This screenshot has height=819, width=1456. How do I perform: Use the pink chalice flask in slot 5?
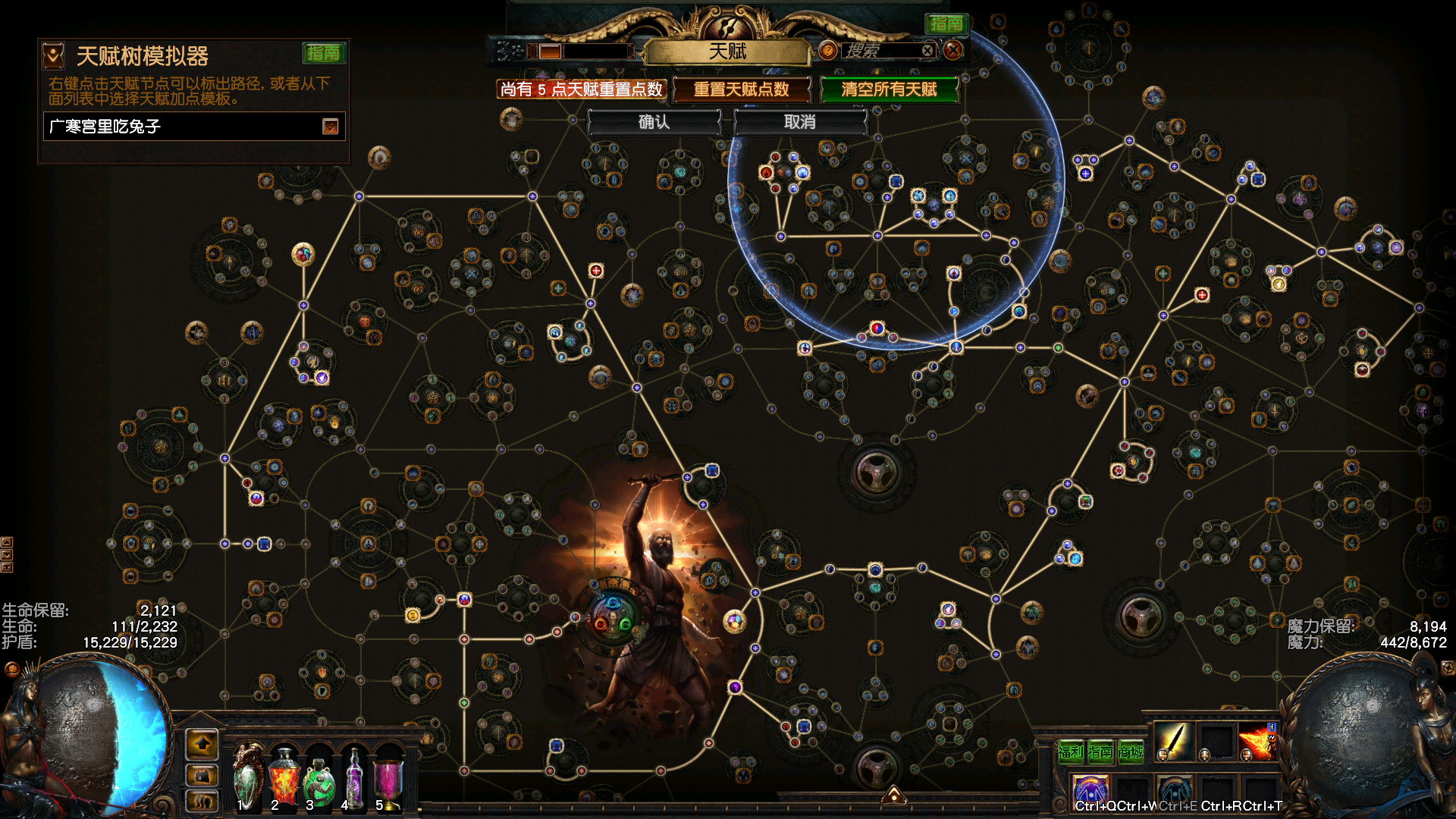tap(388, 778)
